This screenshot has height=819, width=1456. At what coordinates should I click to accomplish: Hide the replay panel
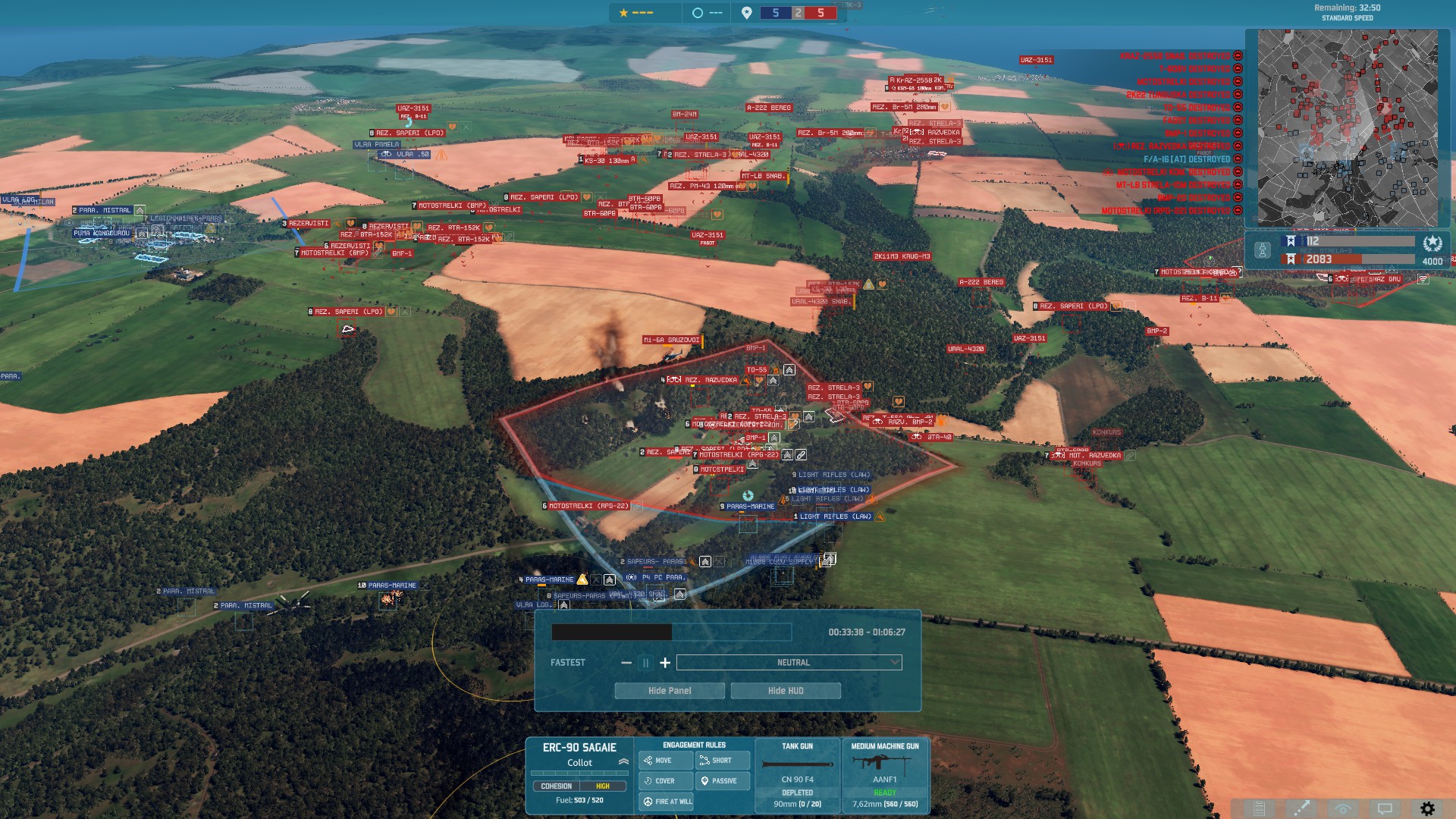[669, 691]
